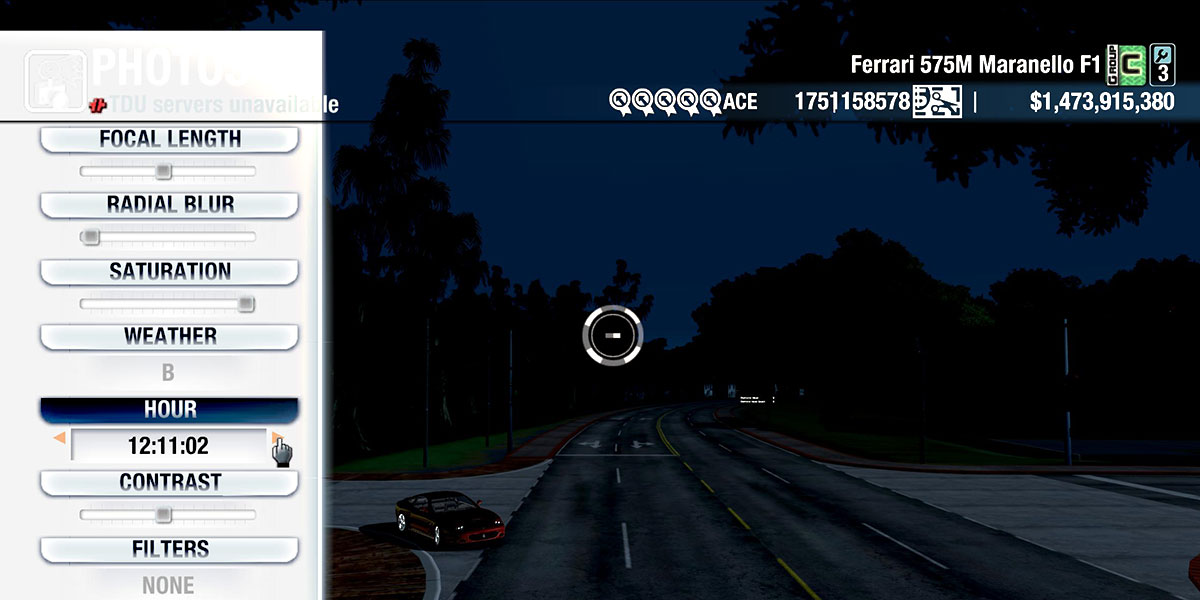Select the Contrast option
The height and width of the screenshot is (600, 1200).
click(x=169, y=482)
